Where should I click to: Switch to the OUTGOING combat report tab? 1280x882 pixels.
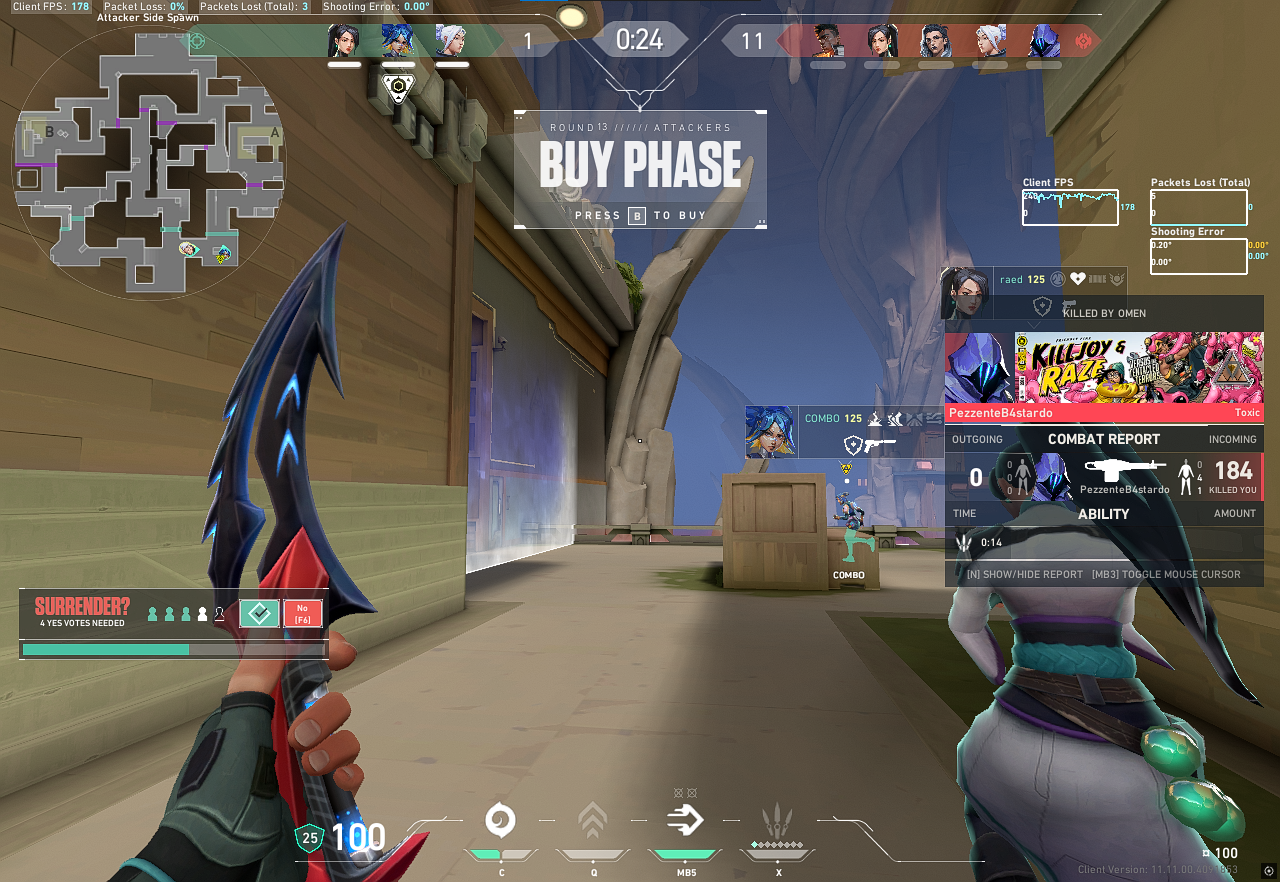point(977,439)
